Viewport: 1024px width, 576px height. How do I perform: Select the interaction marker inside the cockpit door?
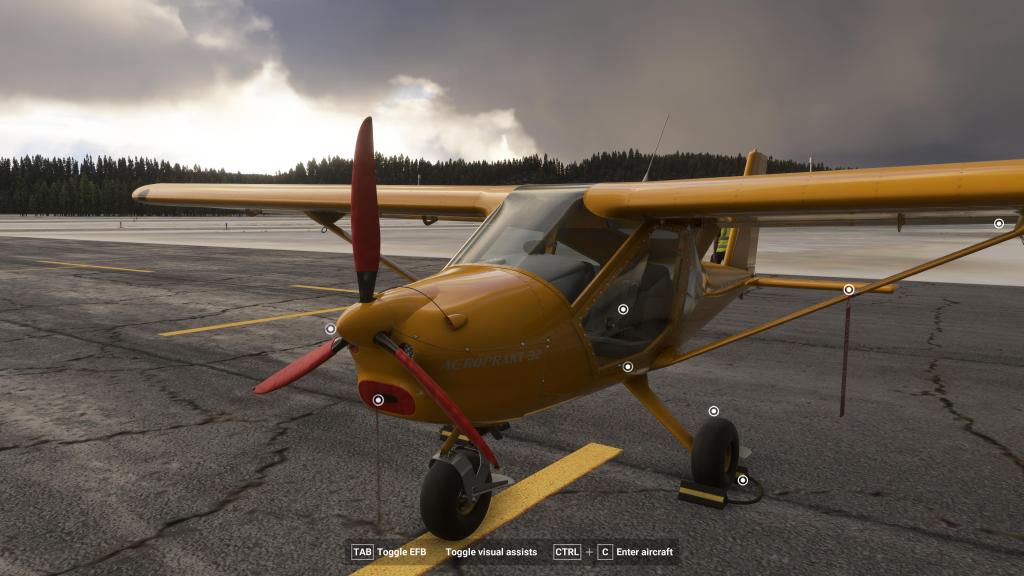pyautogui.click(x=623, y=310)
